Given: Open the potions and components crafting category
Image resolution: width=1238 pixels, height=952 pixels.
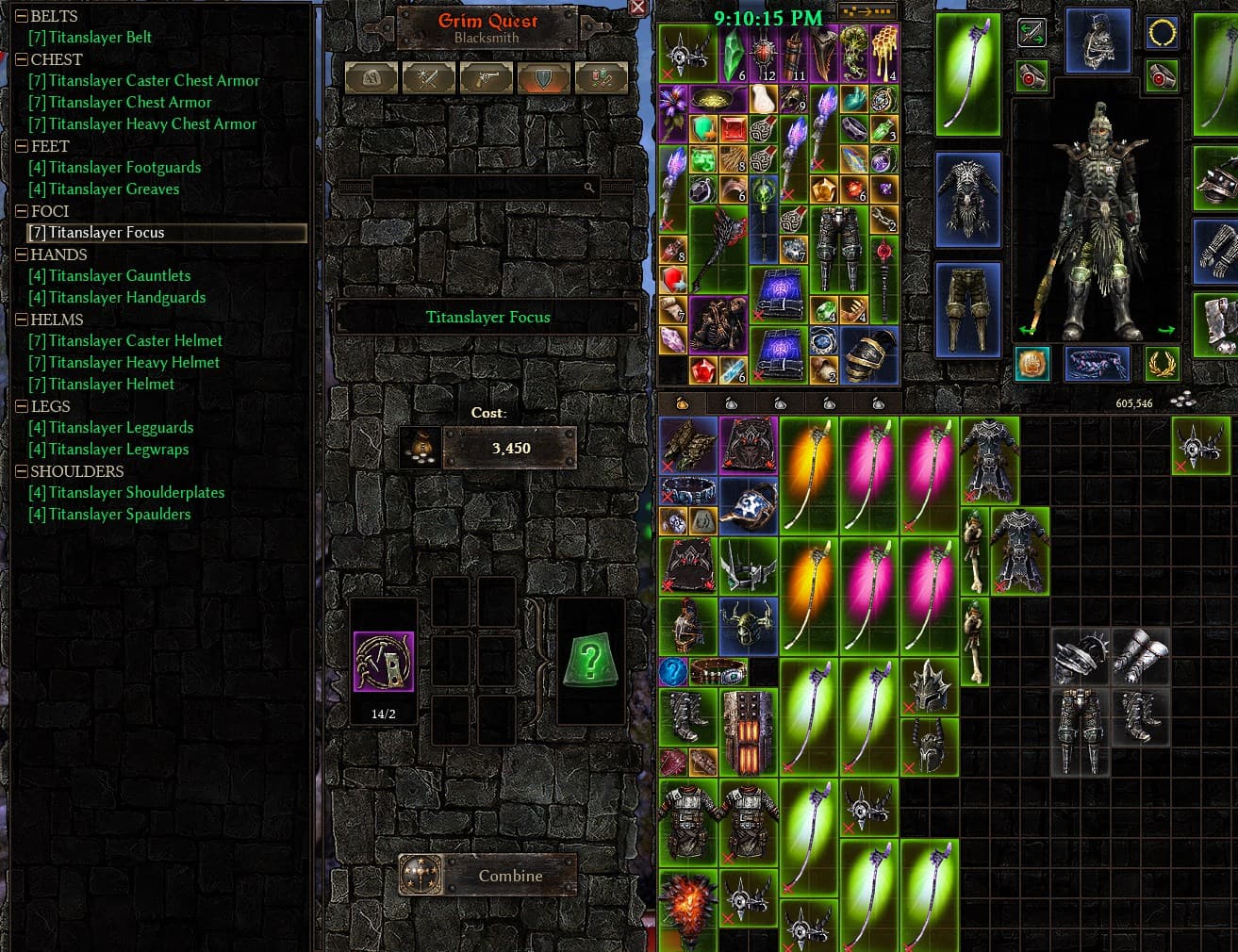Looking at the screenshot, I should coord(602,77).
